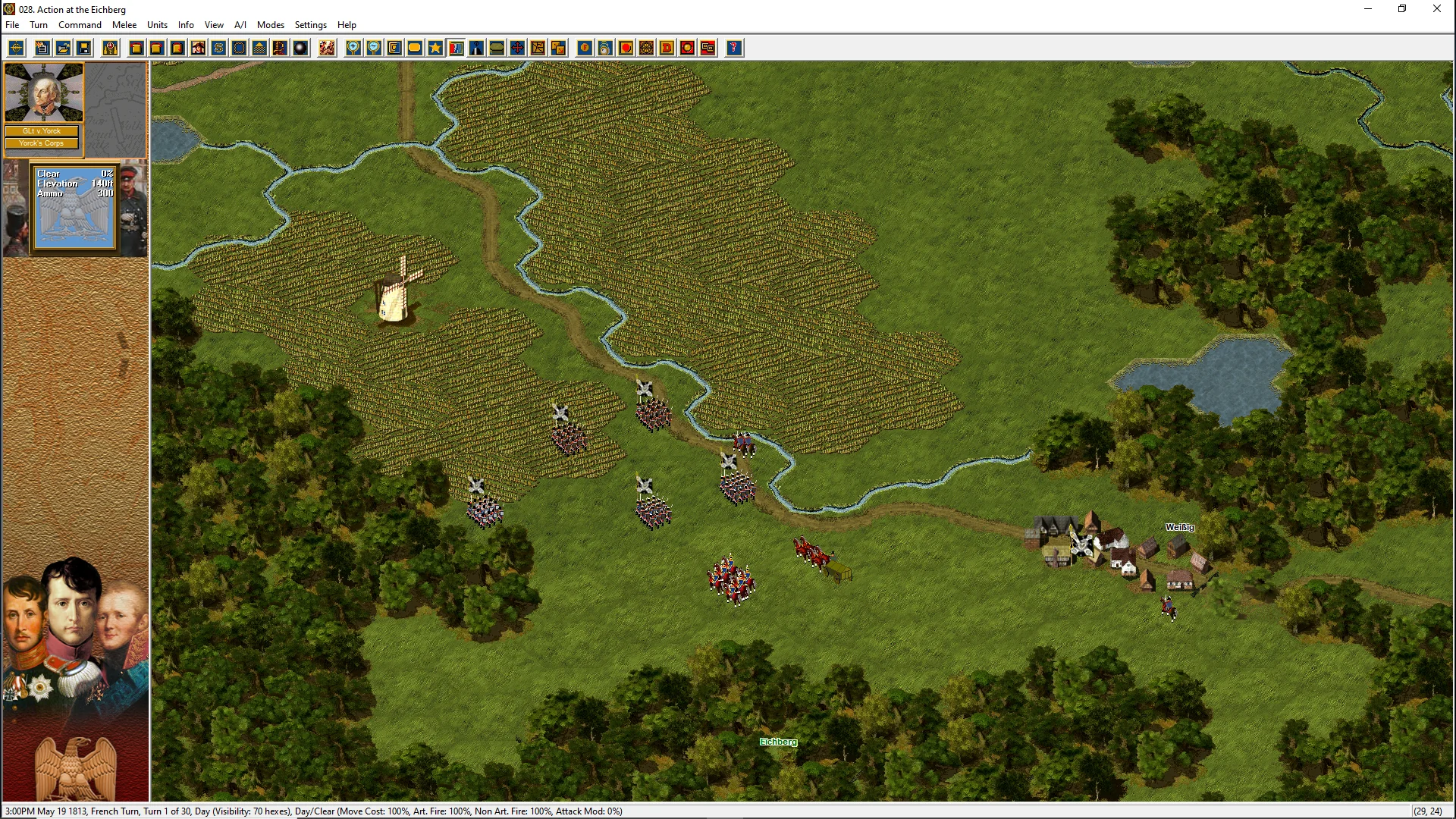
Task: Close the game window
Action: coord(1436,9)
